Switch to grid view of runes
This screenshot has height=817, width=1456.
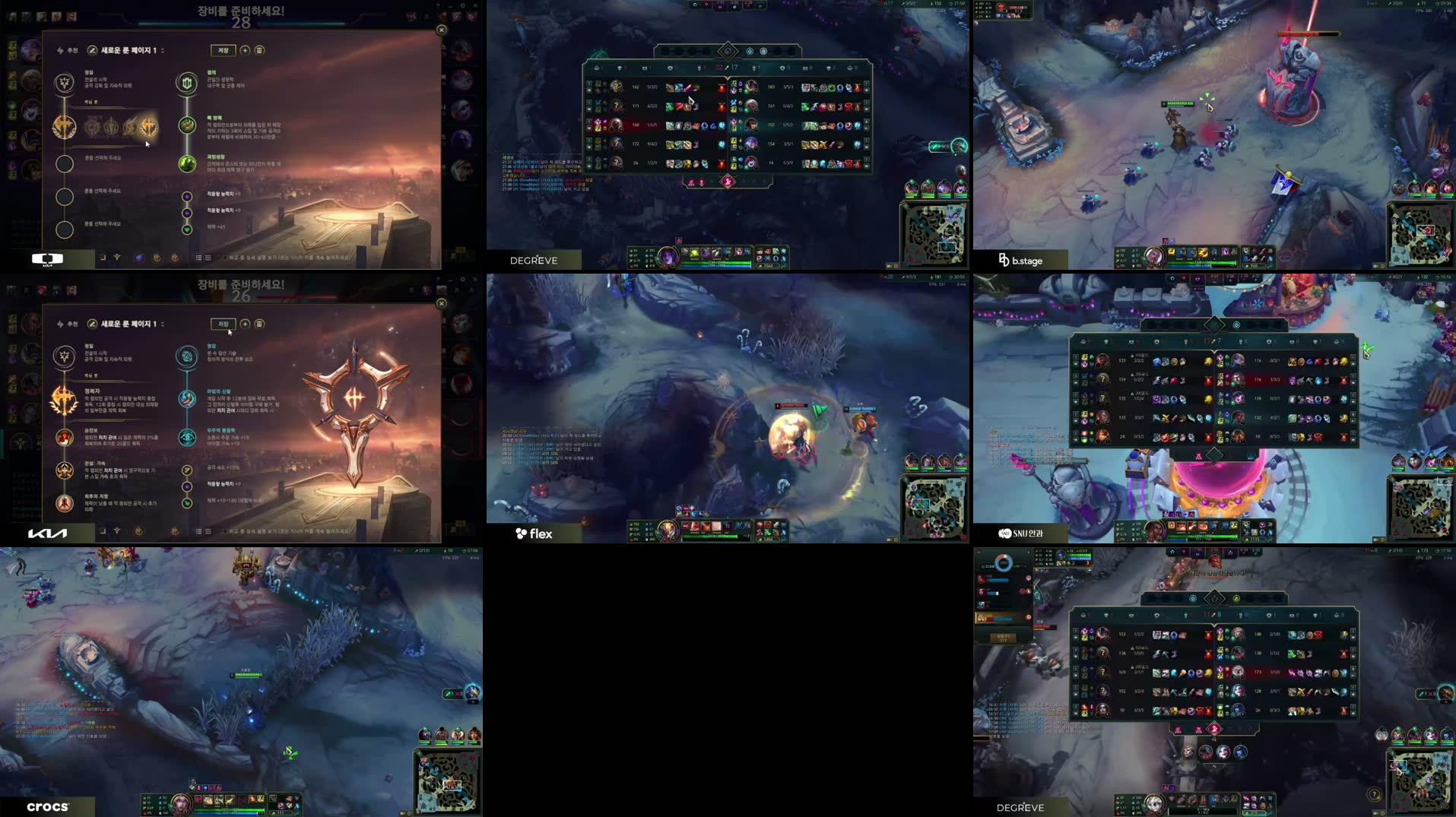[x=208, y=258]
